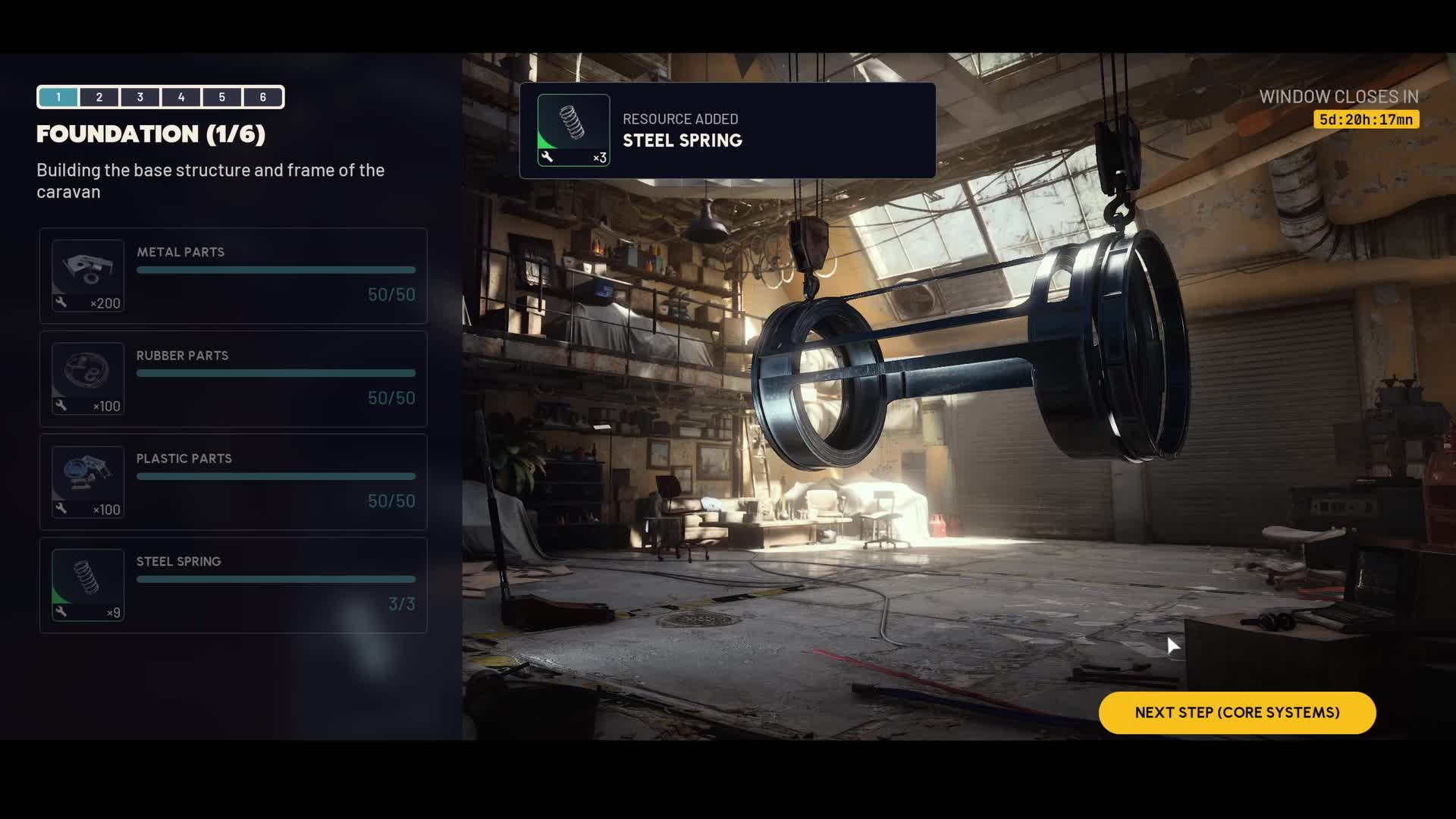Click the Plastic Parts item icon
The width and height of the screenshot is (1456, 819).
pyautogui.click(x=88, y=482)
